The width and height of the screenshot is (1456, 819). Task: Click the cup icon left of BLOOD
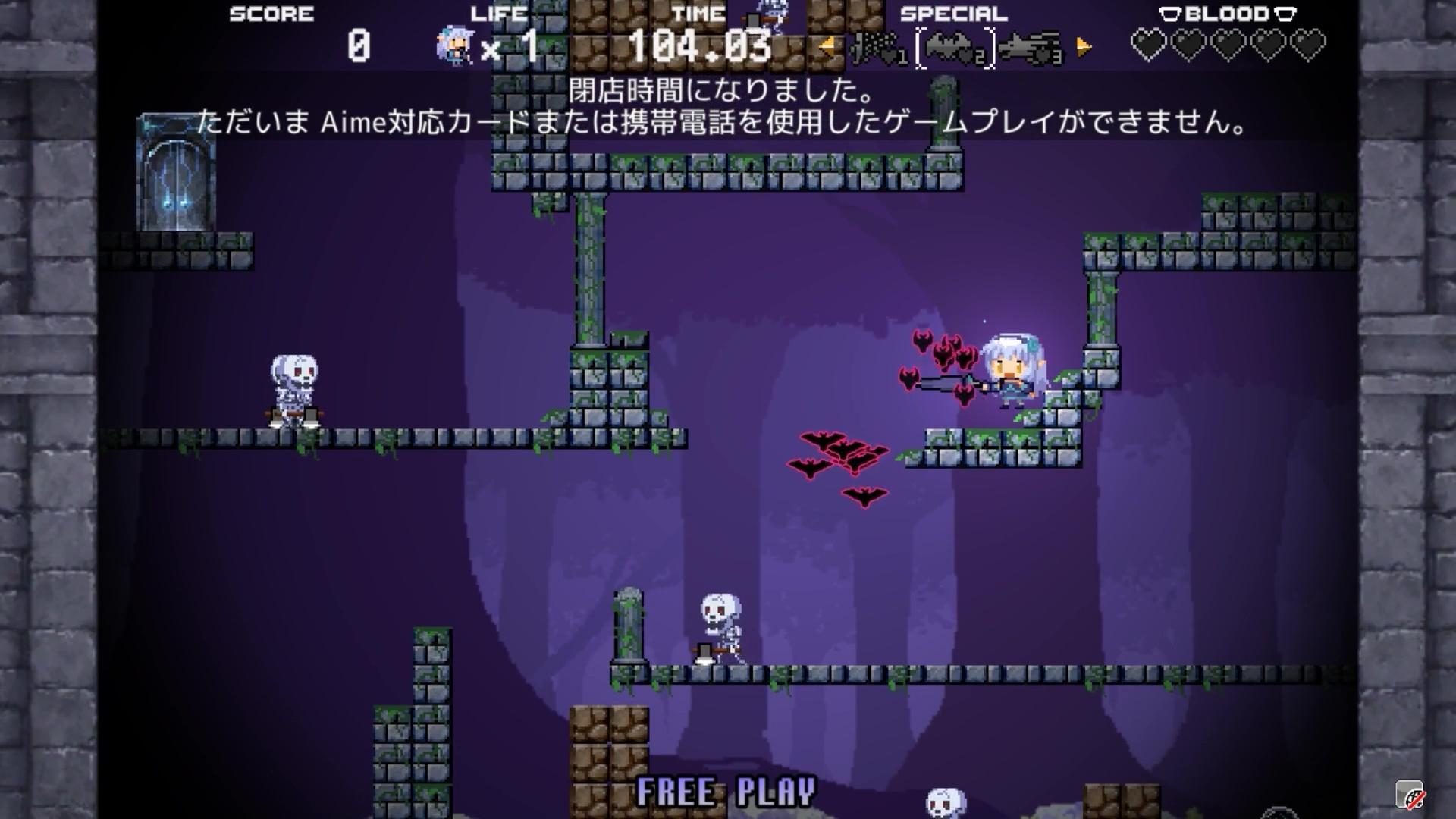1169,13
